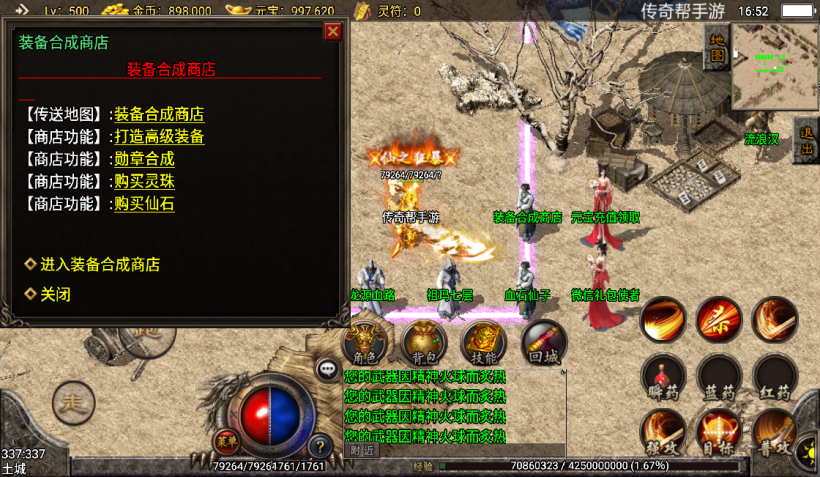
Task: Select the 关闭 dialogue option
Action: pos(55,295)
